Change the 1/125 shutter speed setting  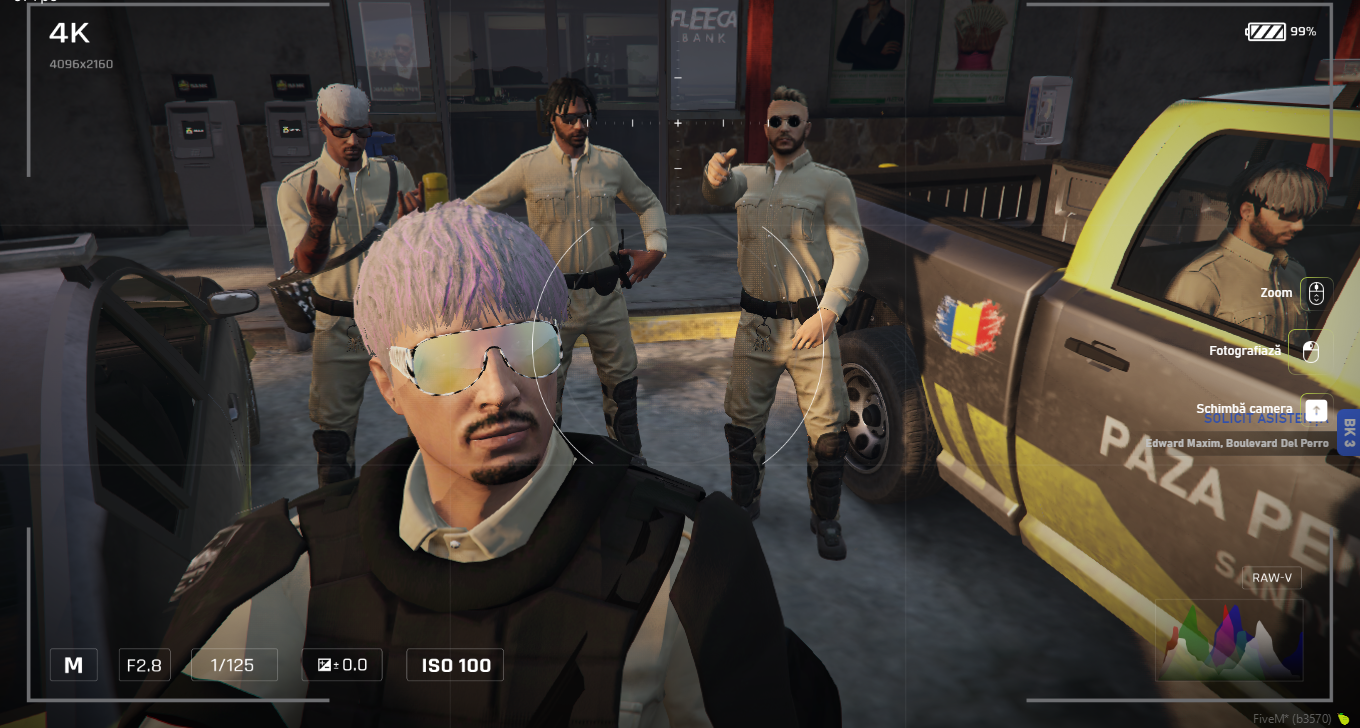(x=234, y=665)
